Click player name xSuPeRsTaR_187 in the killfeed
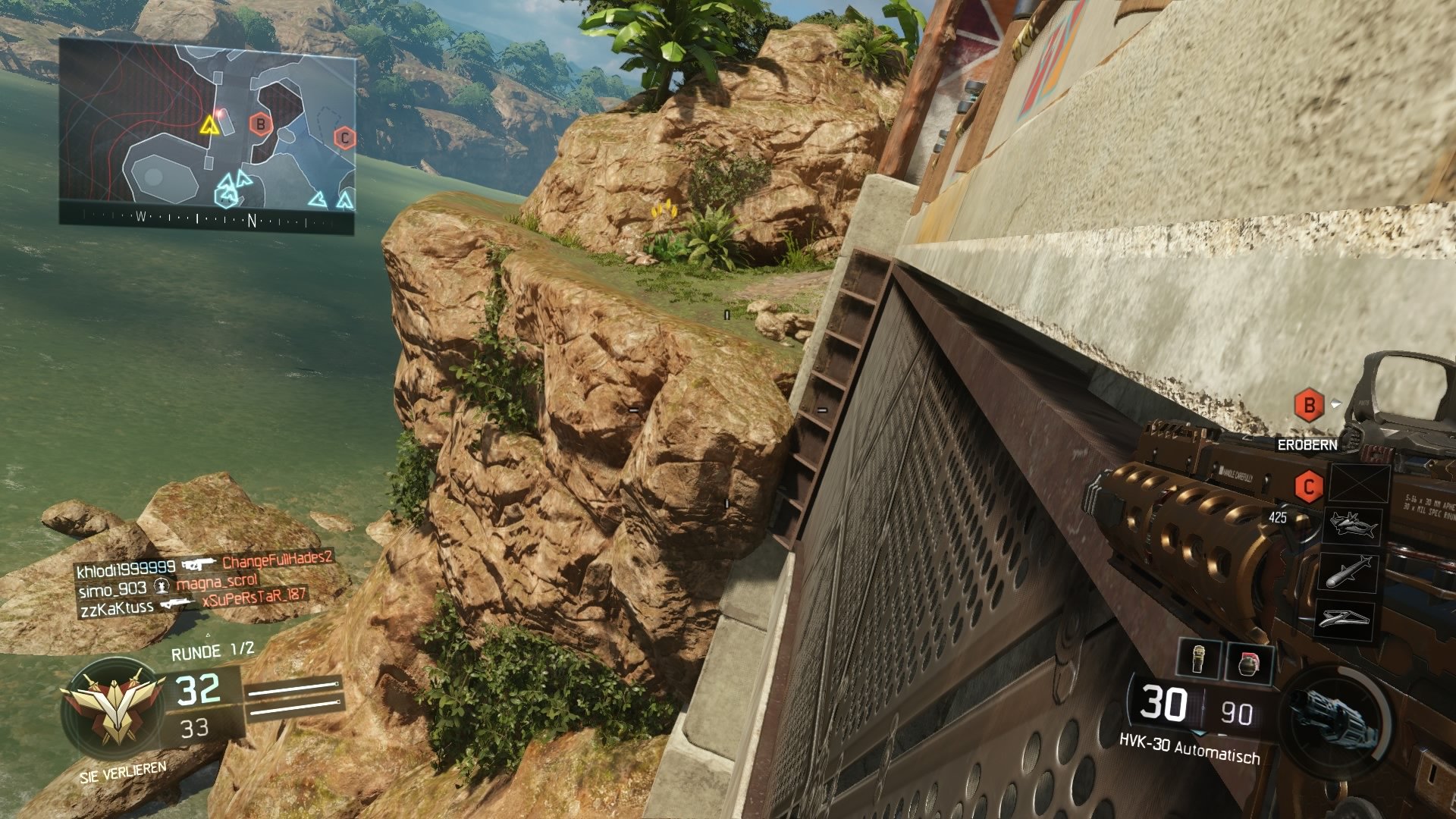1456x819 pixels. 253,597
